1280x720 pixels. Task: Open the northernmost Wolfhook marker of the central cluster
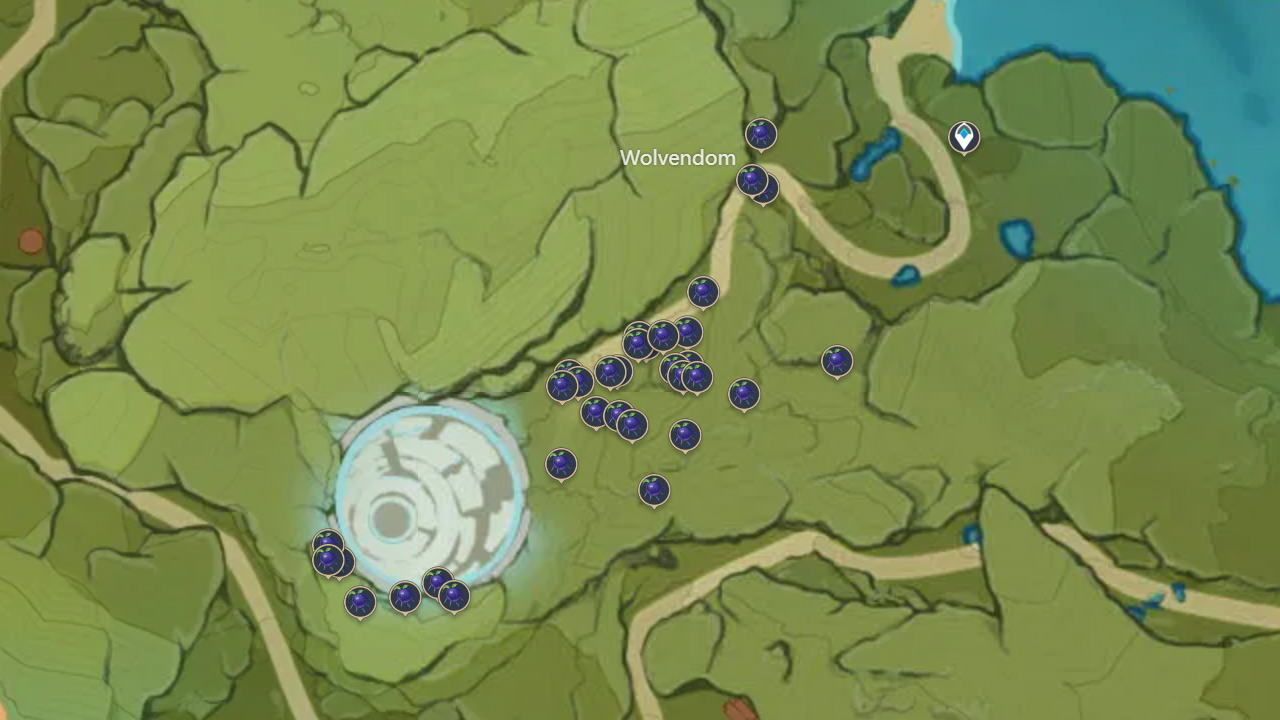(x=702, y=292)
